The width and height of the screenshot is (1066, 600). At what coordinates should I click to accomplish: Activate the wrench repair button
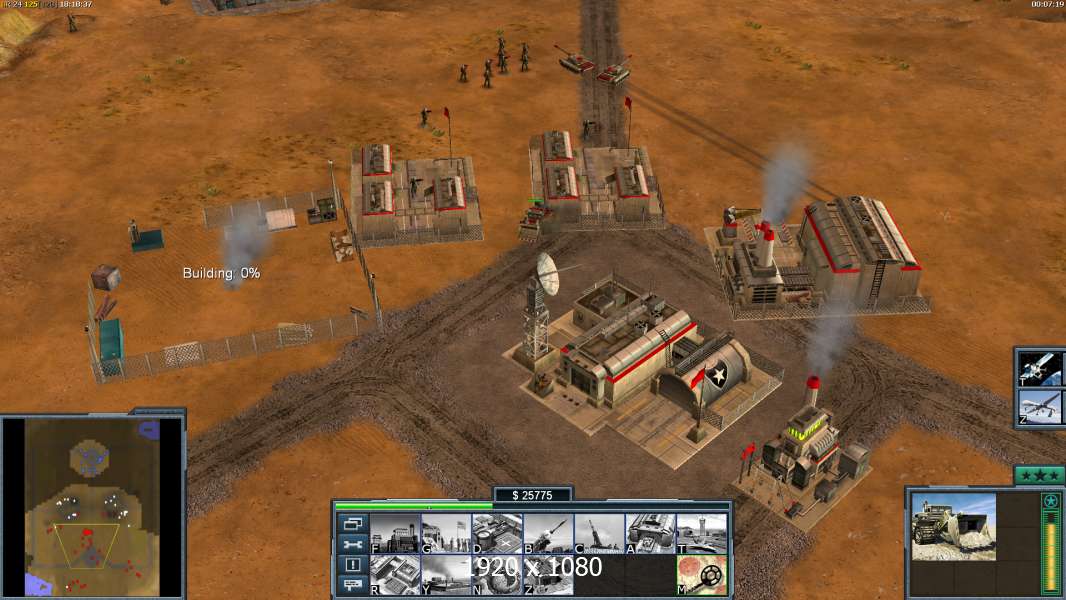(x=352, y=544)
